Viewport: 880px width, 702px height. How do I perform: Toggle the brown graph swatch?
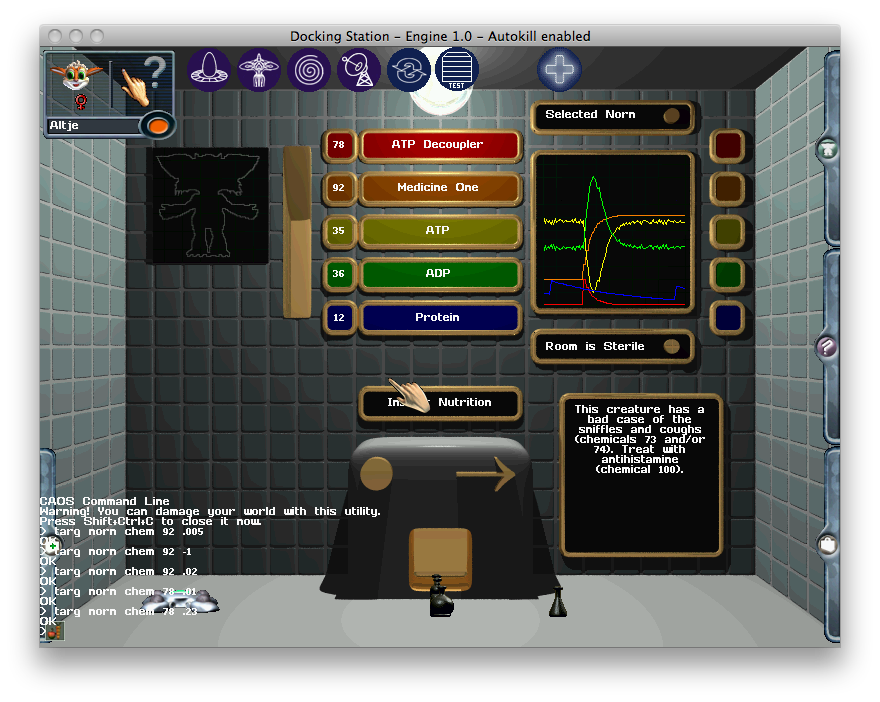click(x=727, y=188)
